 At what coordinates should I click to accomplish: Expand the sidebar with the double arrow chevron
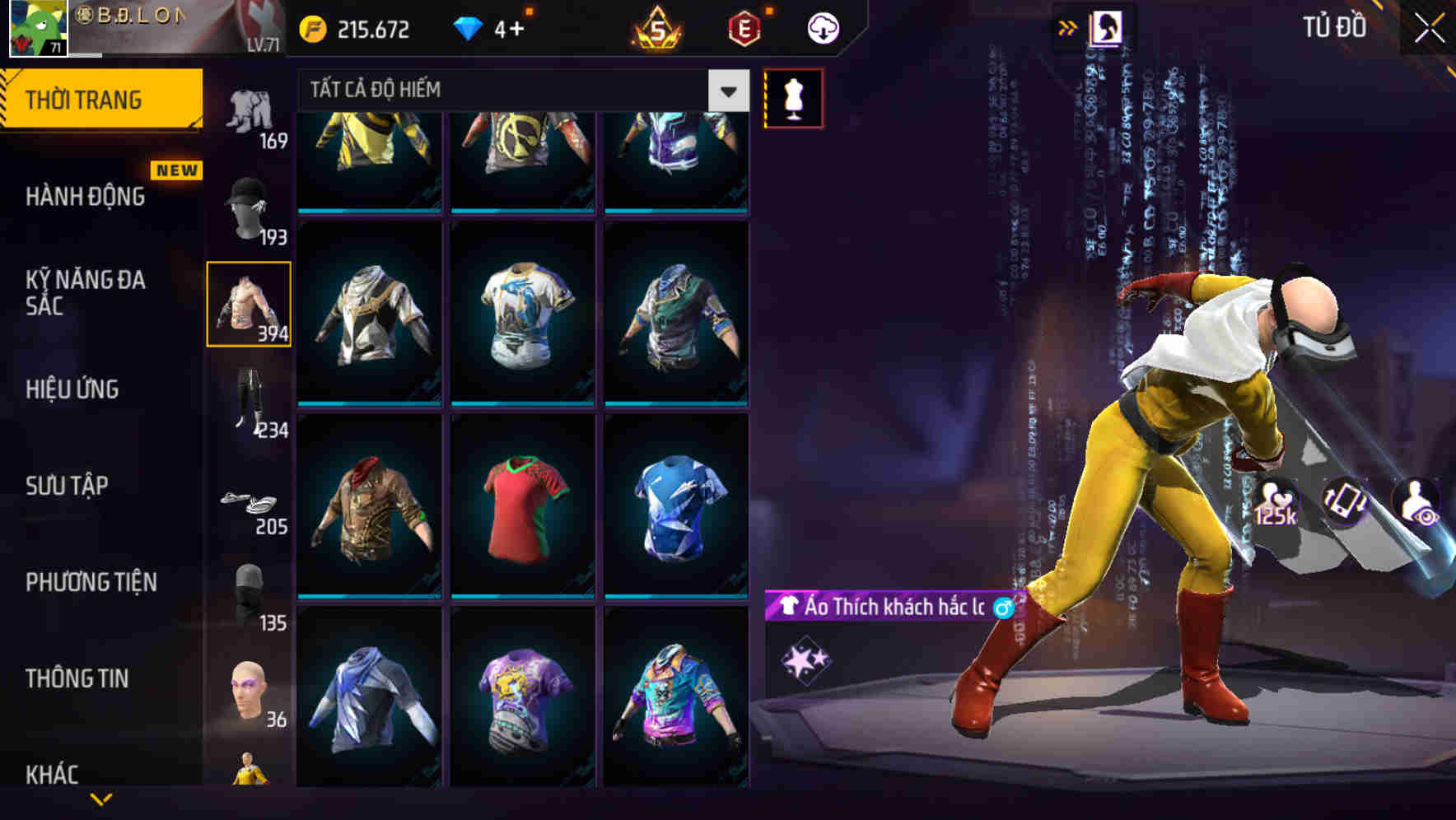point(1068,26)
